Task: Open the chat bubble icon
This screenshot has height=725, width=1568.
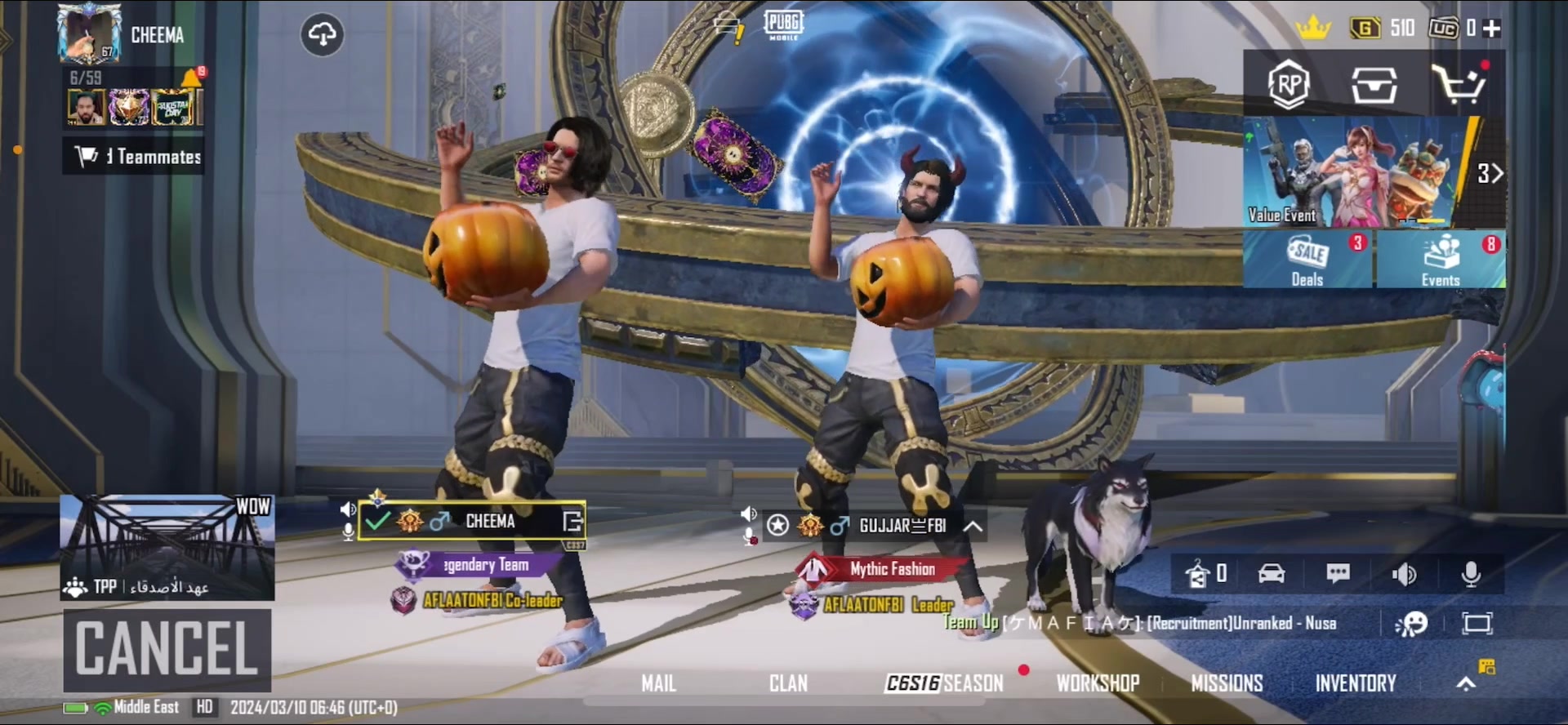Action: pyautogui.click(x=1338, y=574)
